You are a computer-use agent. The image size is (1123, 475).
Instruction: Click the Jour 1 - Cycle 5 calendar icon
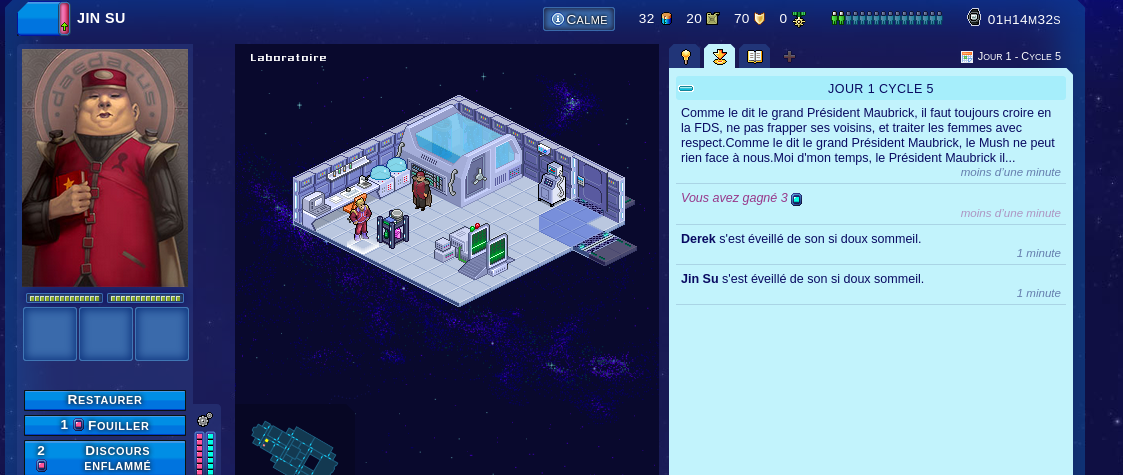(967, 57)
